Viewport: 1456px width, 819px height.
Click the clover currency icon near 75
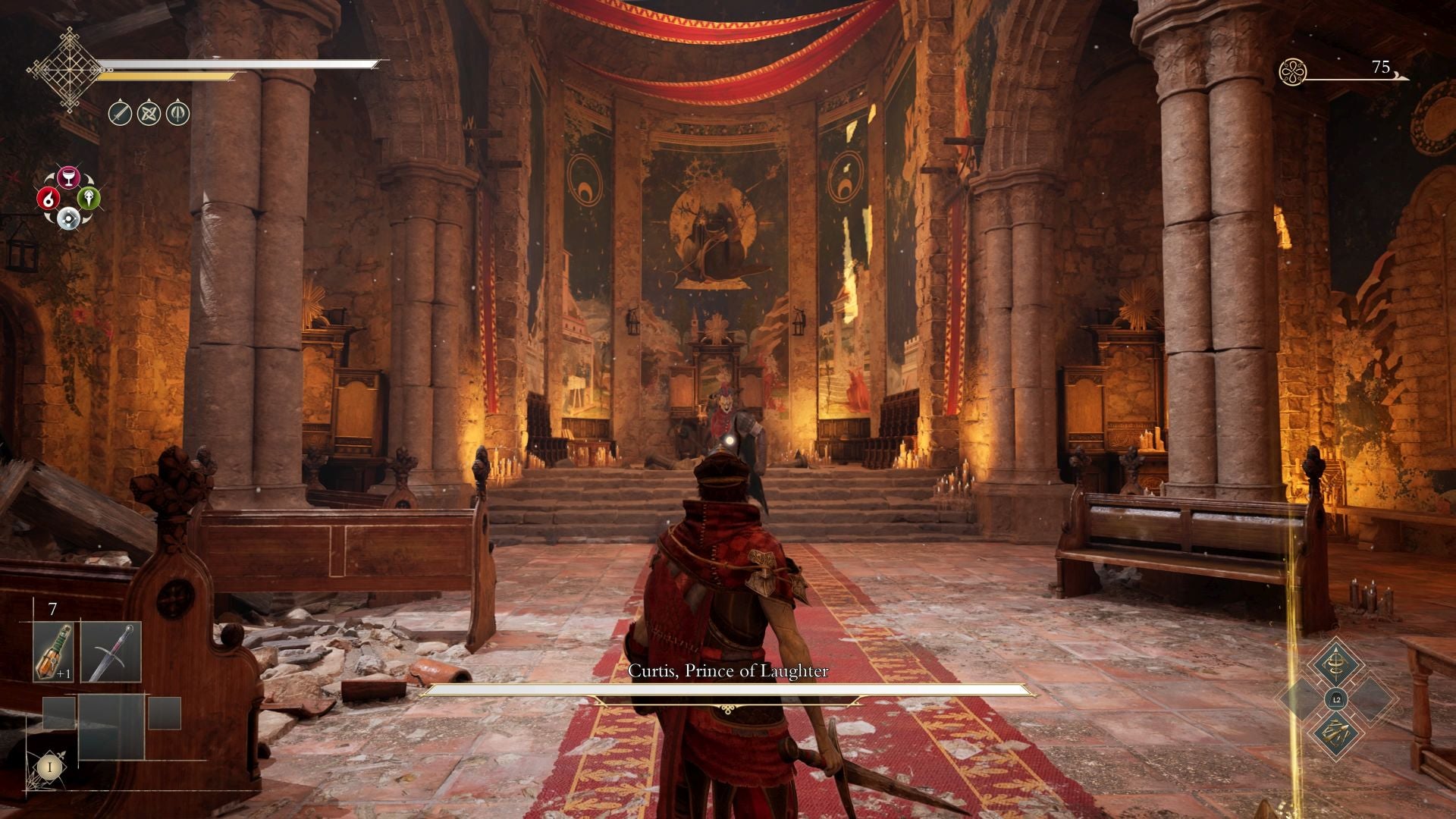pyautogui.click(x=1293, y=71)
